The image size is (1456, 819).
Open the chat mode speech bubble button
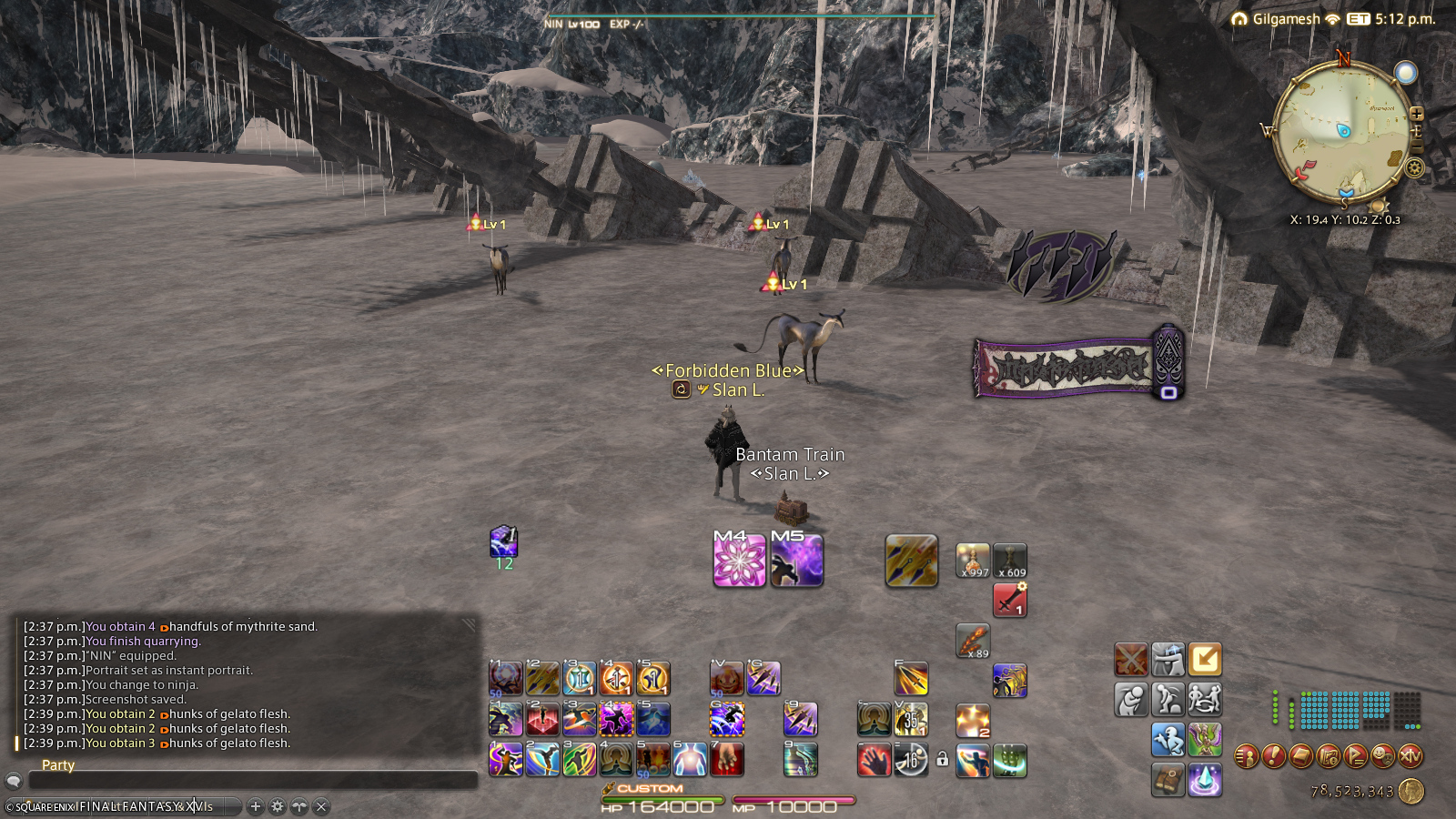[x=14, y=781]
